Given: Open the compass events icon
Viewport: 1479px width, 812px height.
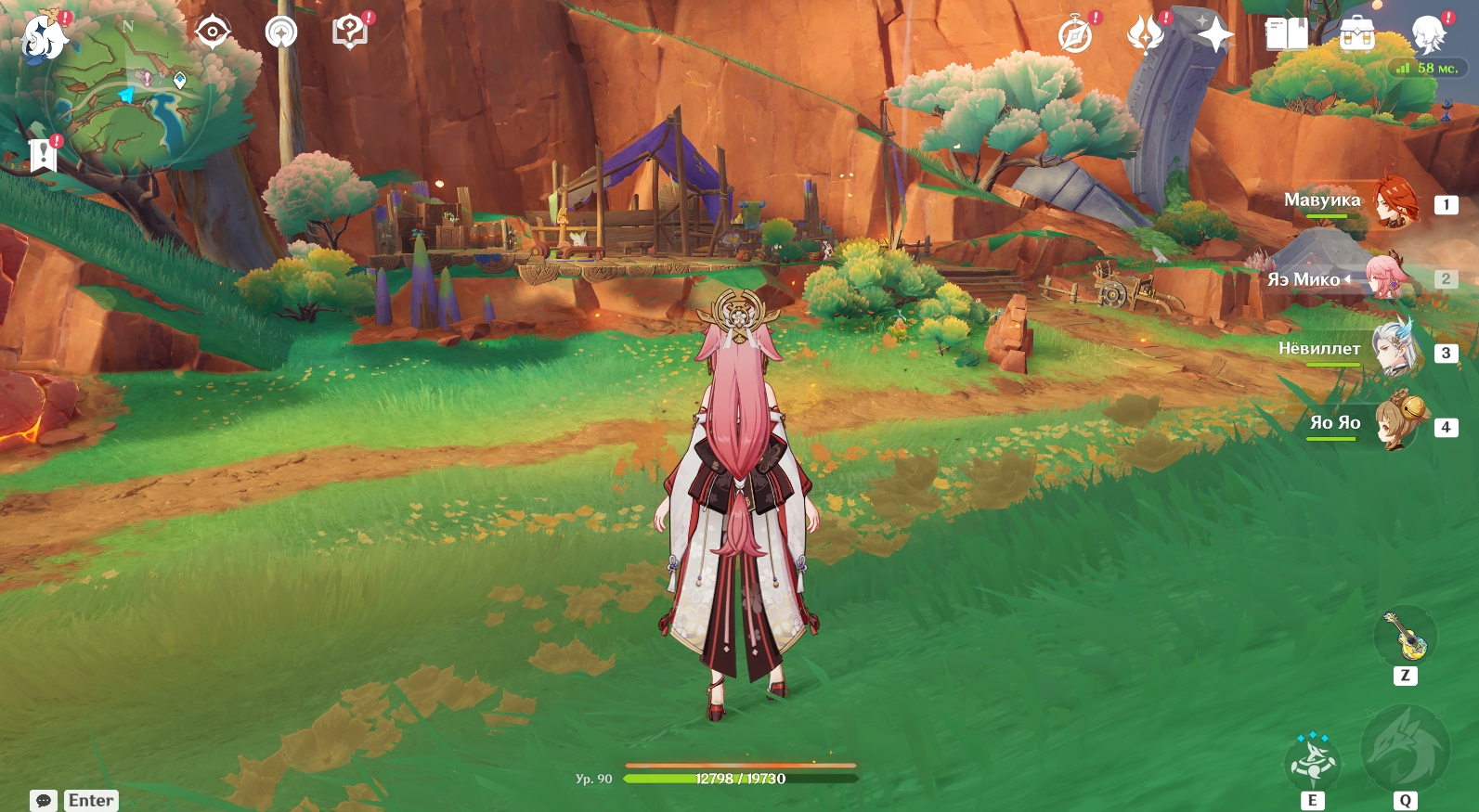Looking at the screenshot, I should click(1075, 36).
